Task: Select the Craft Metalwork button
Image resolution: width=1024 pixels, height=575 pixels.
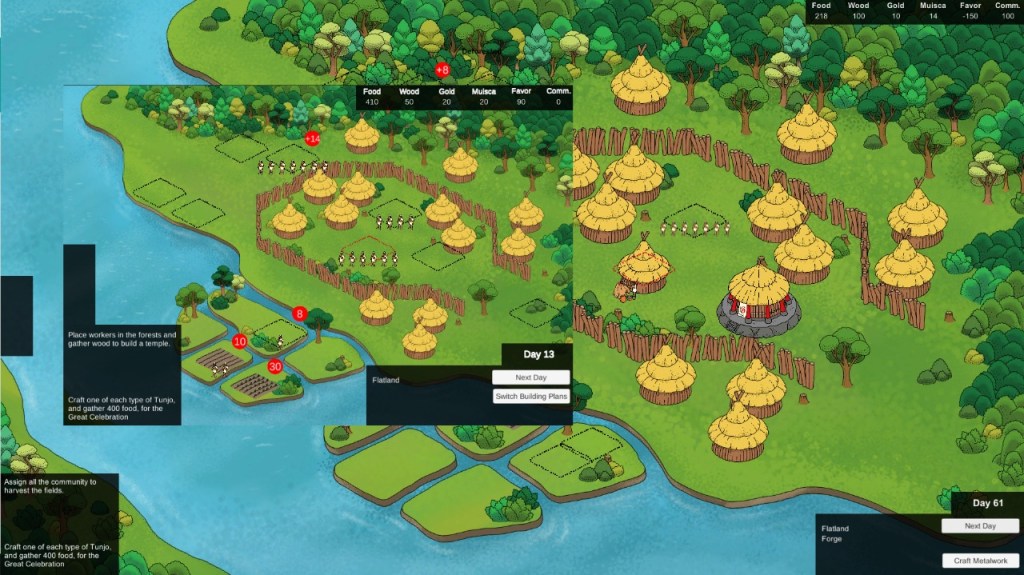Action: coord(980,560)
